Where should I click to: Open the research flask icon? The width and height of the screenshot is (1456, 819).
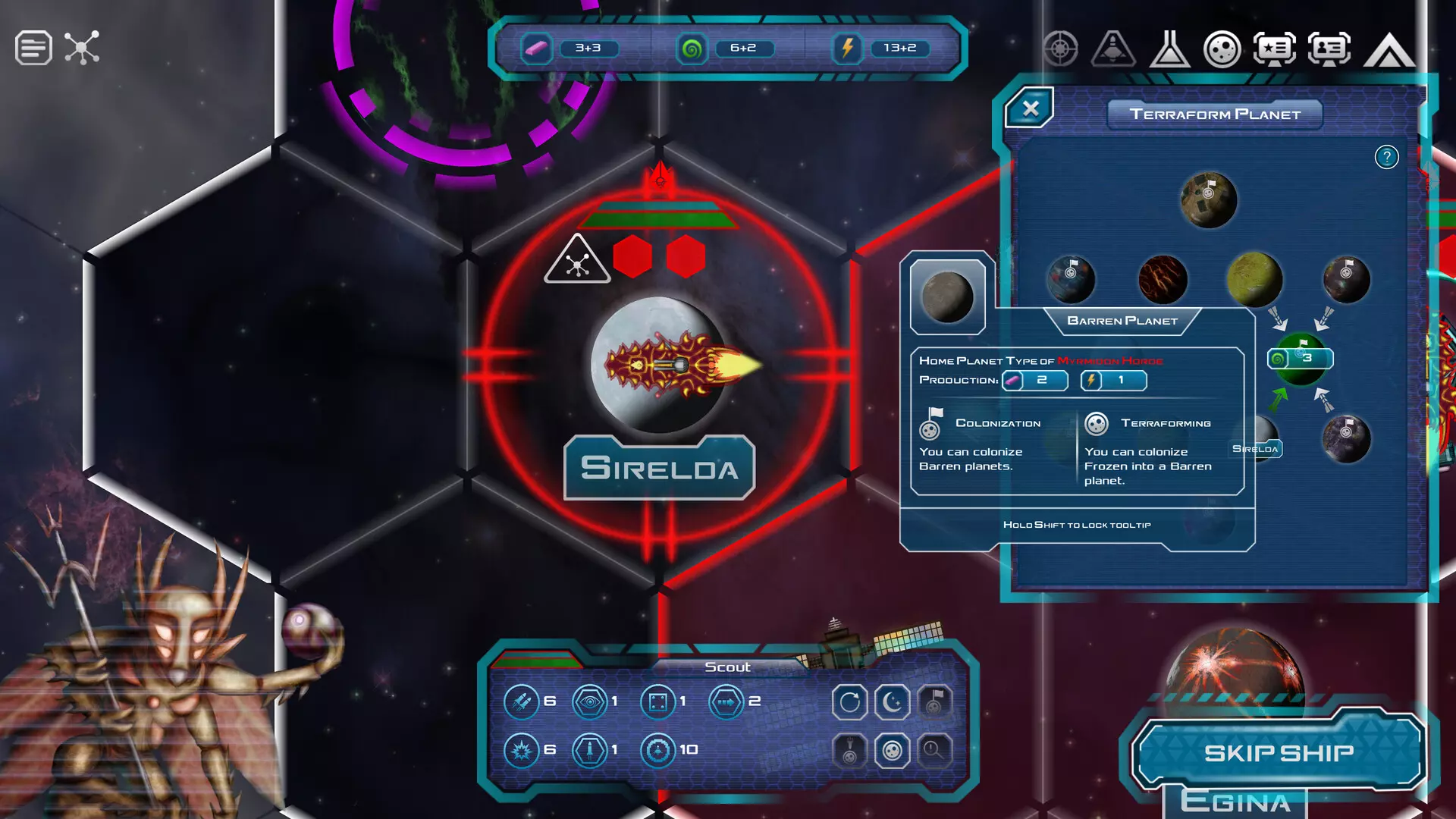click(1170, 48)
